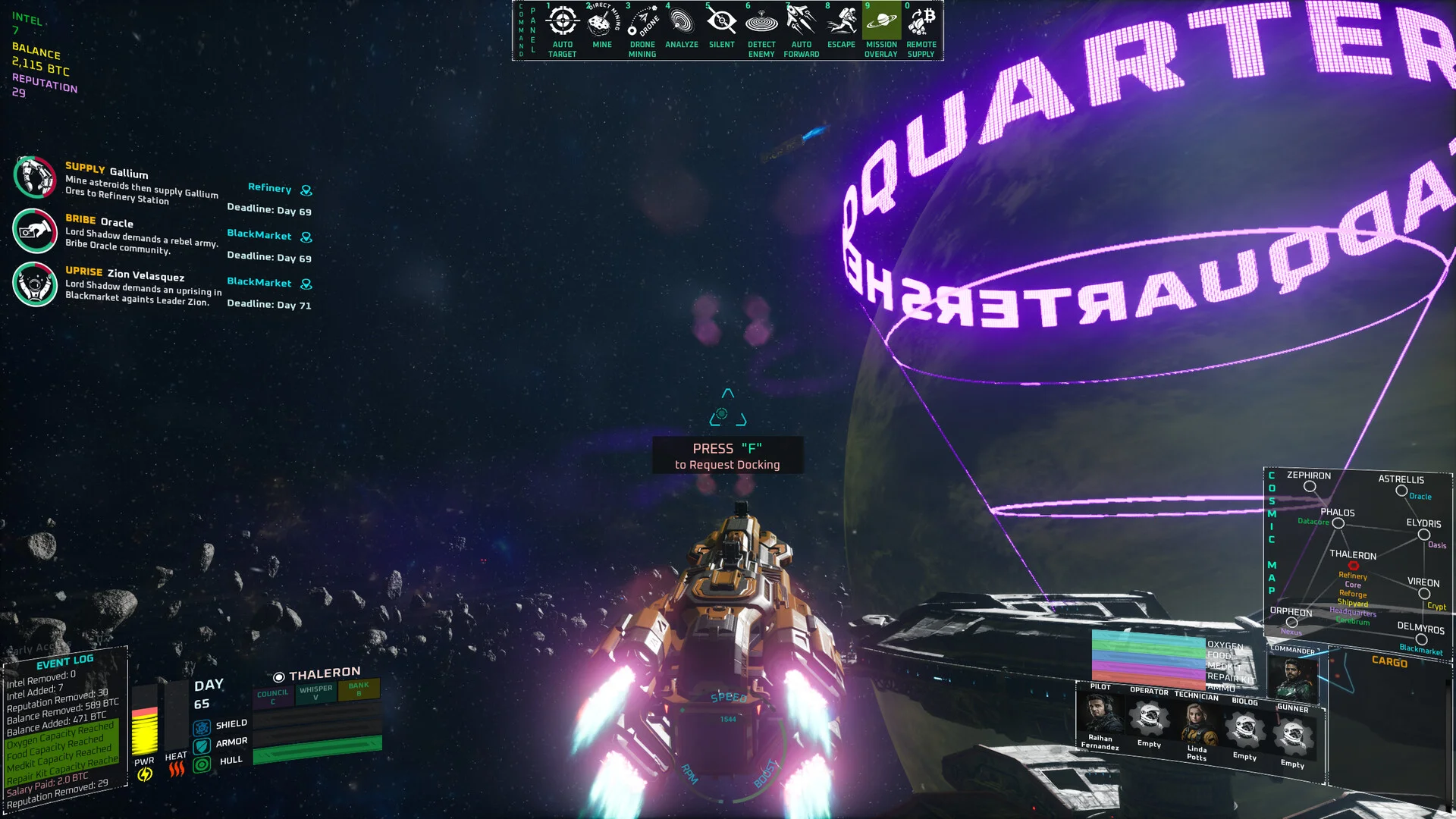Image resolution: width=1456 pixels, height=819 pixels.
Task: Click the Council faction tab
Action: click(273, 696)
